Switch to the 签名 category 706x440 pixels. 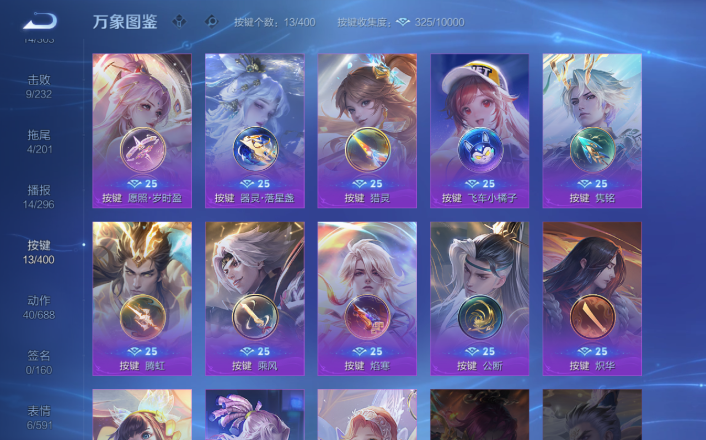[39, 362]
